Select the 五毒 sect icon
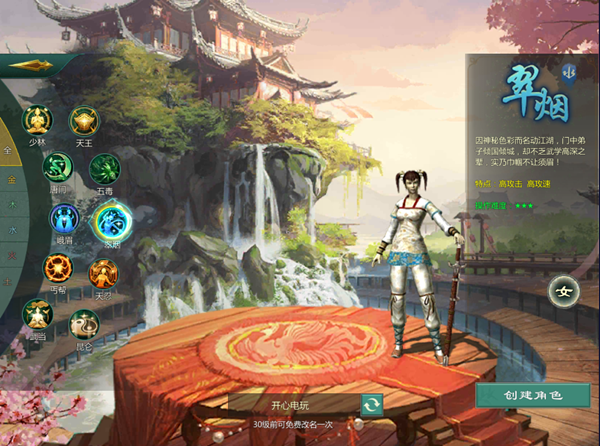 105,168
